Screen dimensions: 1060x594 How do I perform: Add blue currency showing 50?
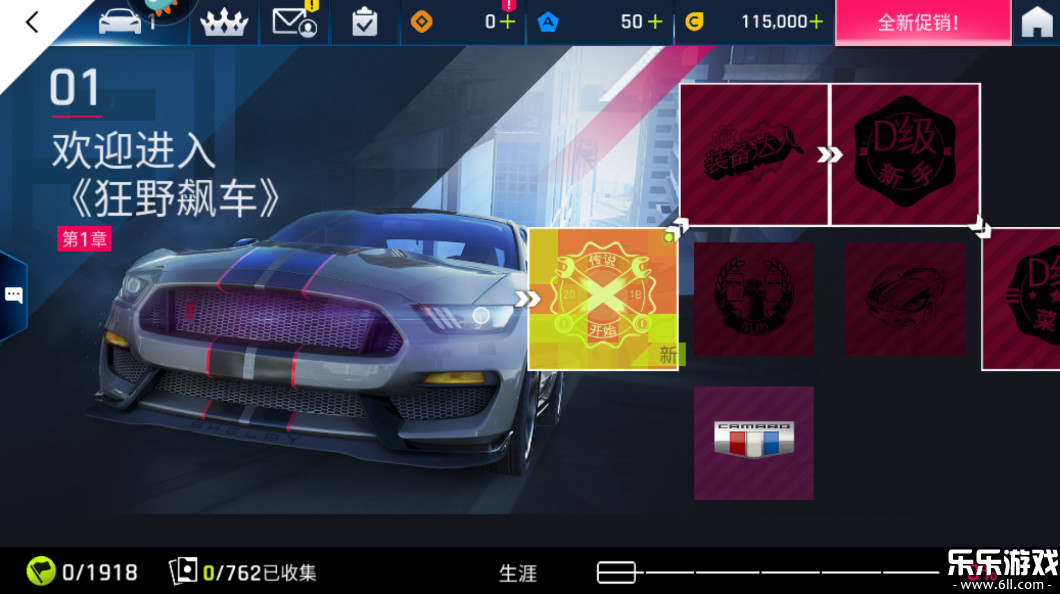[x=655, y=22]
